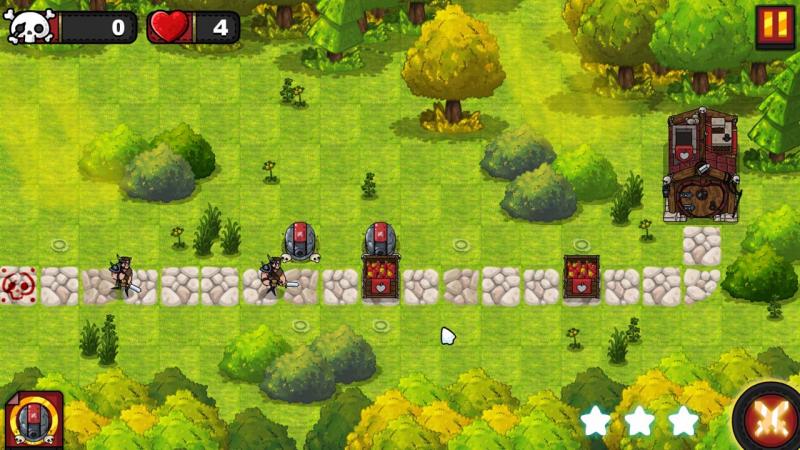Activate the glowing crossed swords button
The height and width of the screenshot is (450, 800).
click(770, 418)
